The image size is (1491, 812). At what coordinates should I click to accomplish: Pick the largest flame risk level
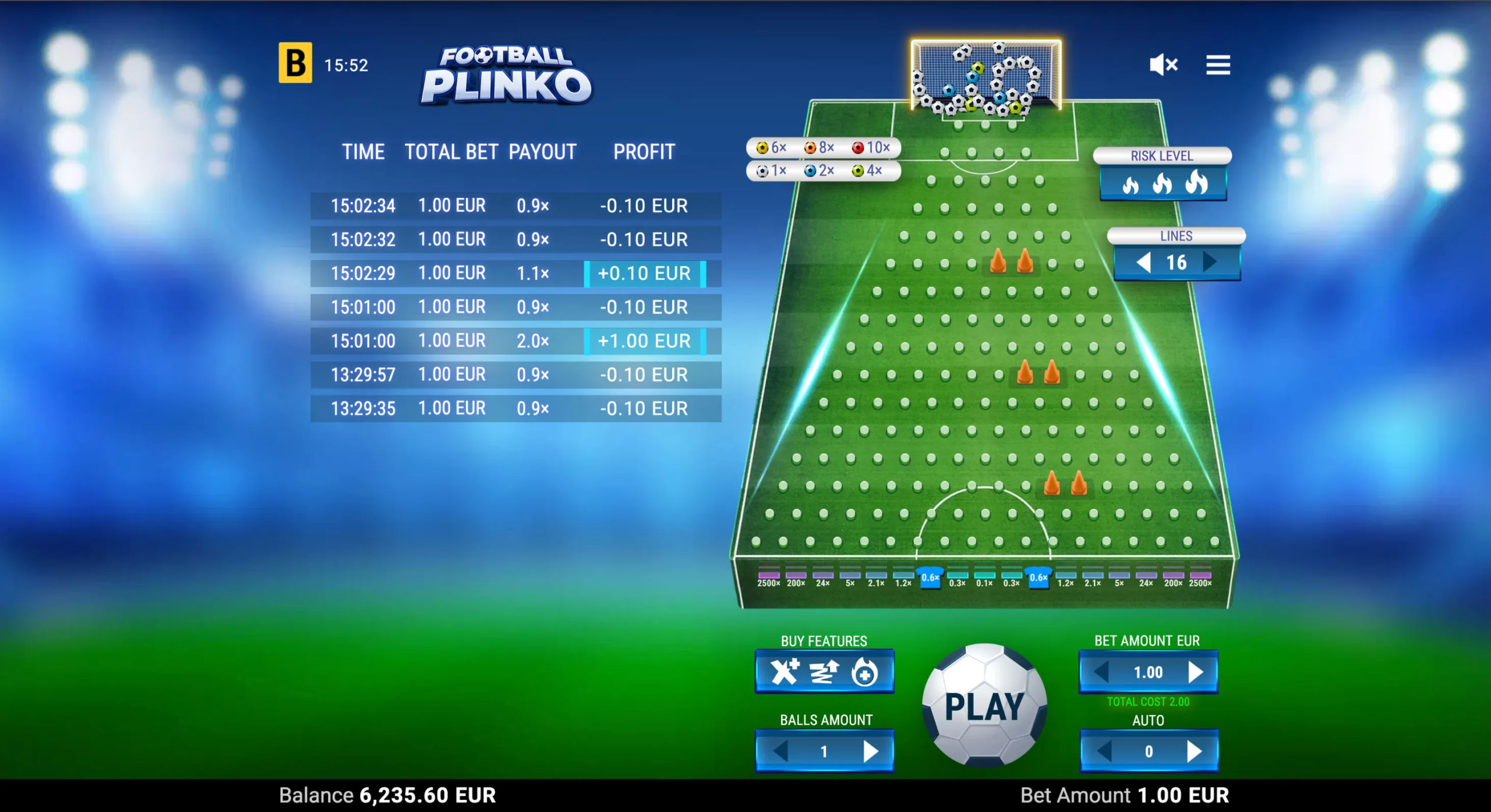pyautogui.click(x=1196, y=182)
